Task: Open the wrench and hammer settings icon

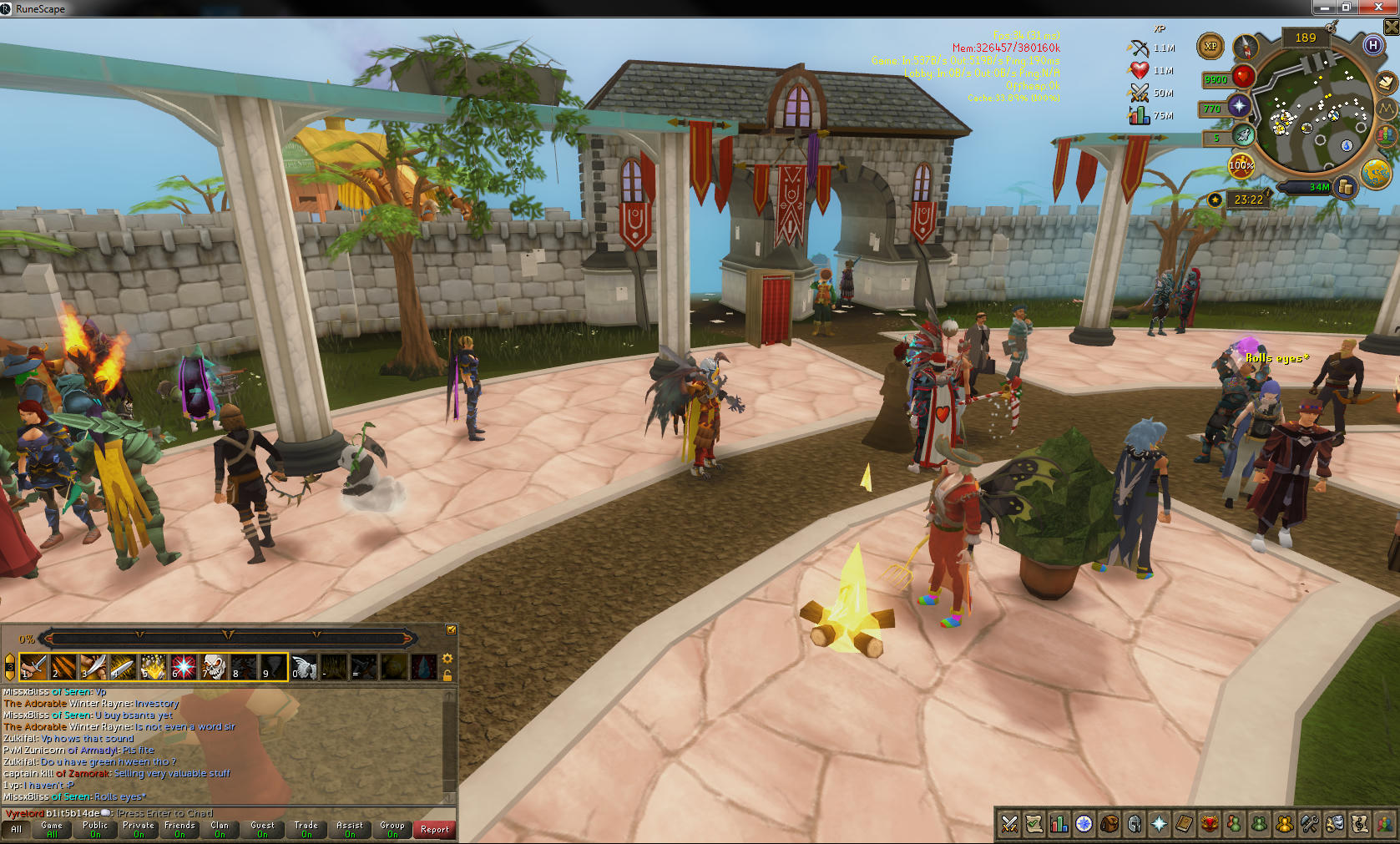Action: [x=1310, y=825]
